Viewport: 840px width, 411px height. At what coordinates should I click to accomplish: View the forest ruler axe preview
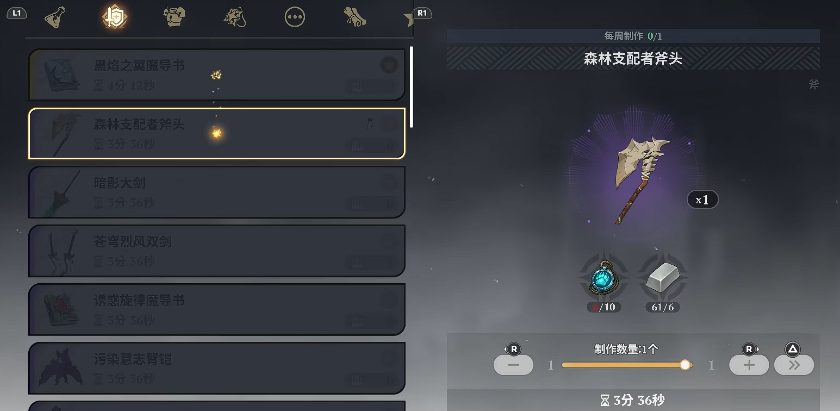641,179
